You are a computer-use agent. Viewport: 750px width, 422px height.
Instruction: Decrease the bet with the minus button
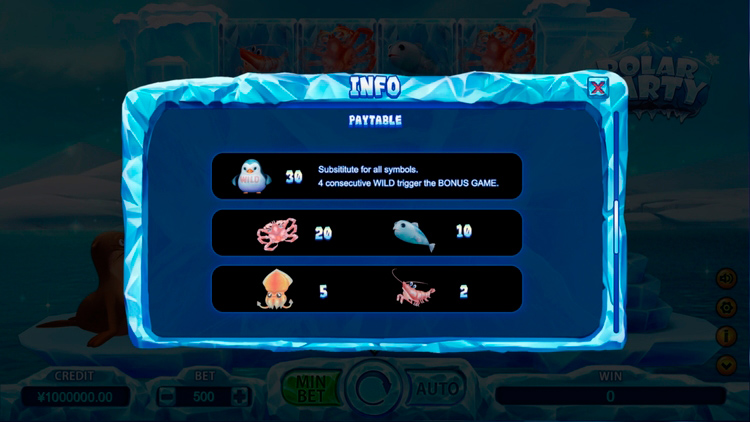point(168,396)
